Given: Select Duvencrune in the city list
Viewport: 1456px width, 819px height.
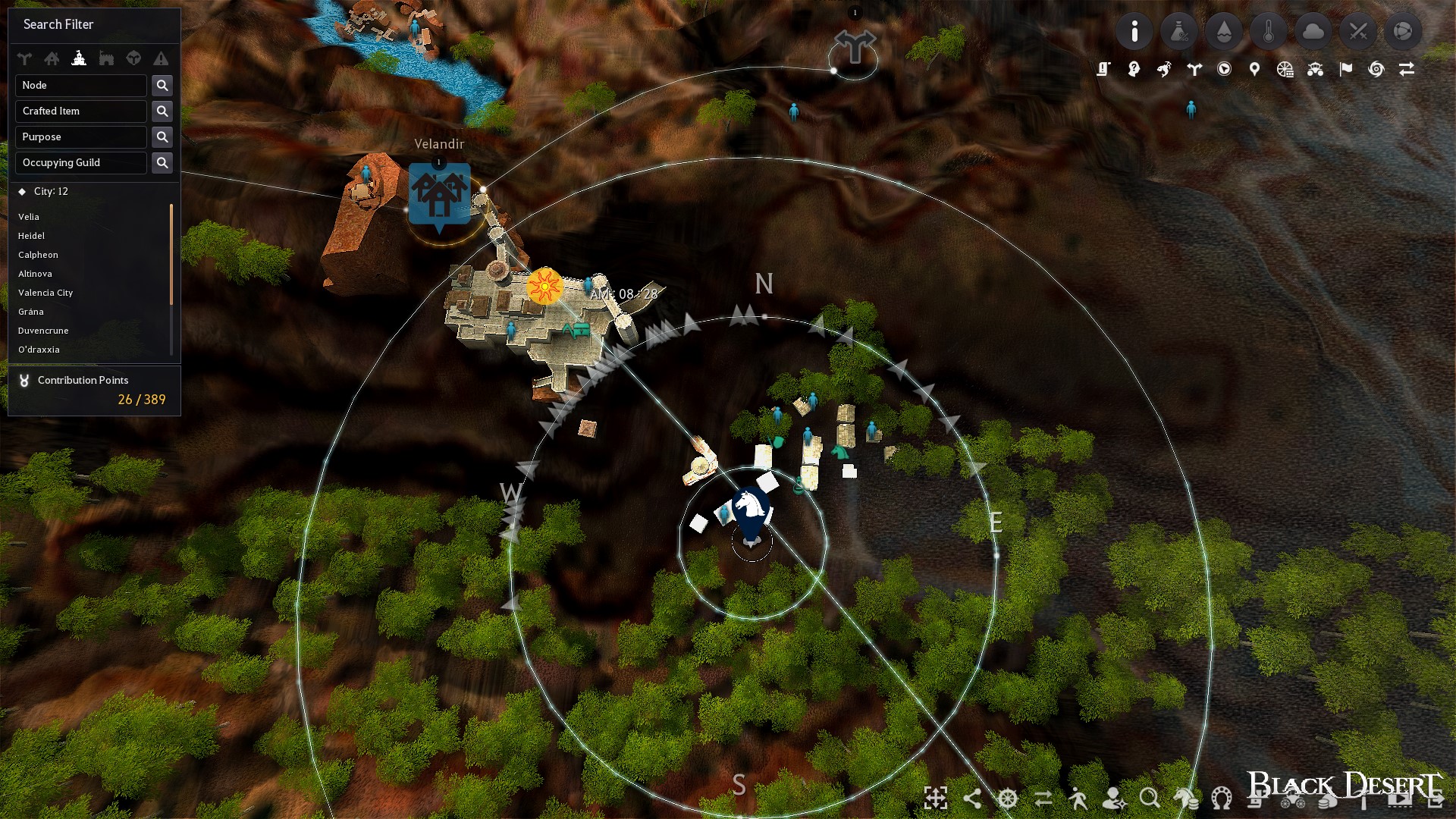Looking at the screenshot, I should coord(43,331).
